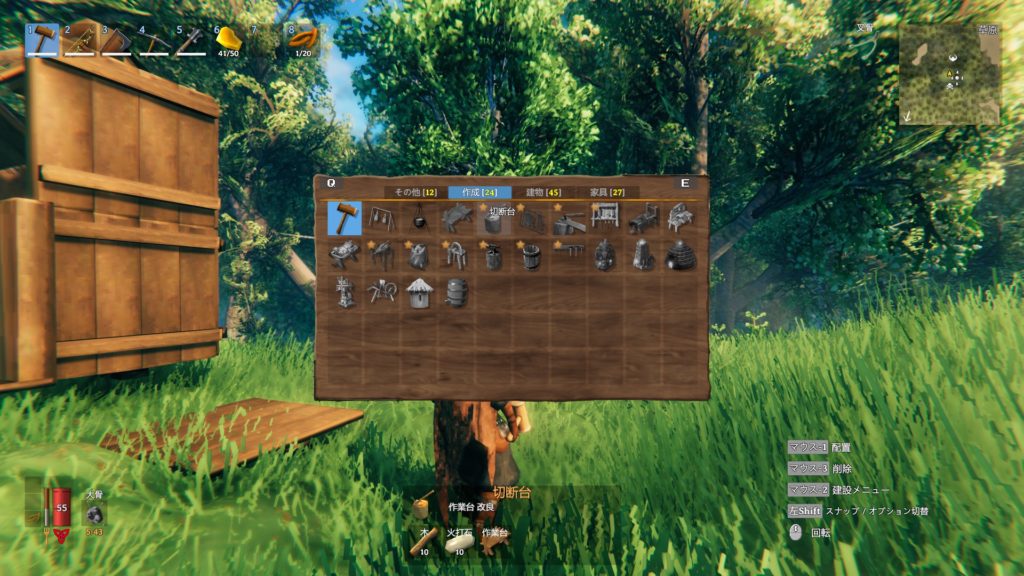This screenshot has width=1024, height=576.
Task: Select the 作成 crafting tab
Action: pos(479,192)
